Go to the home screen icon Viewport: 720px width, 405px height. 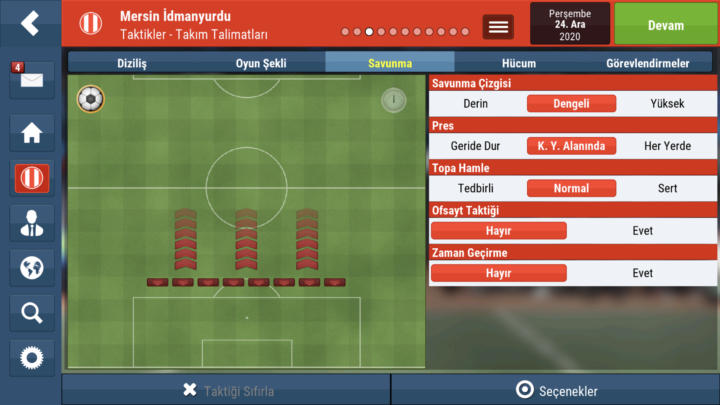tap(31, 131)
